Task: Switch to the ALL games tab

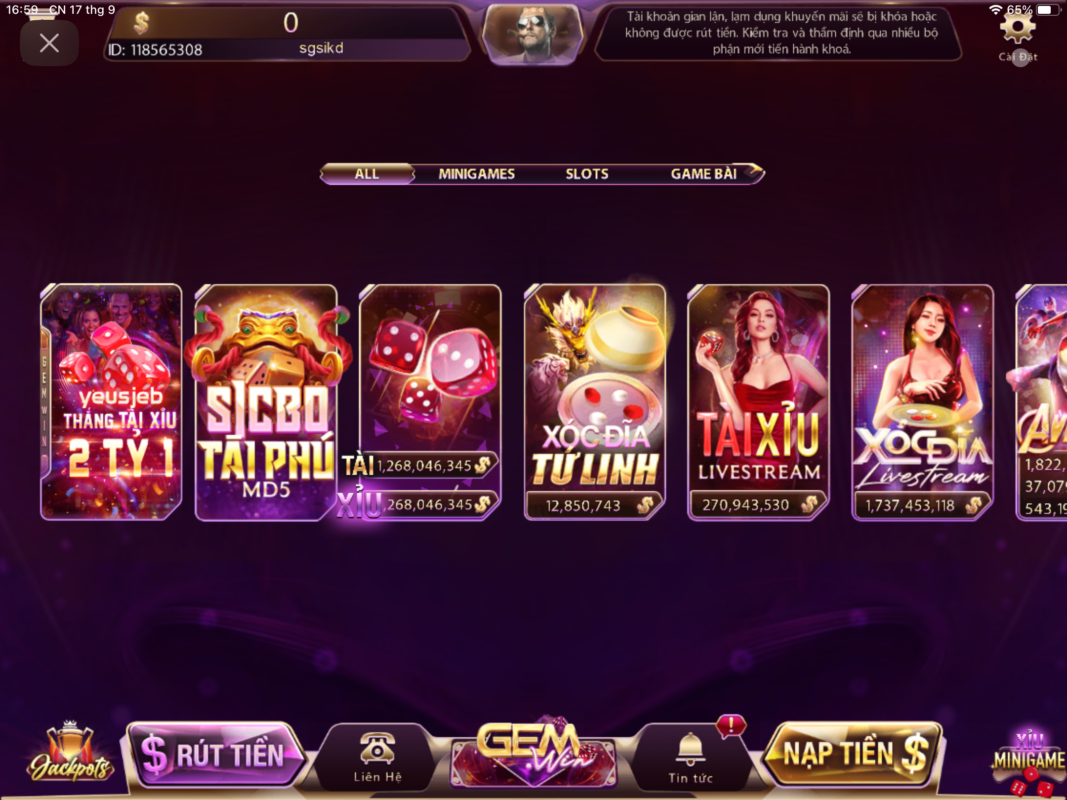Action: click(367, 174)
